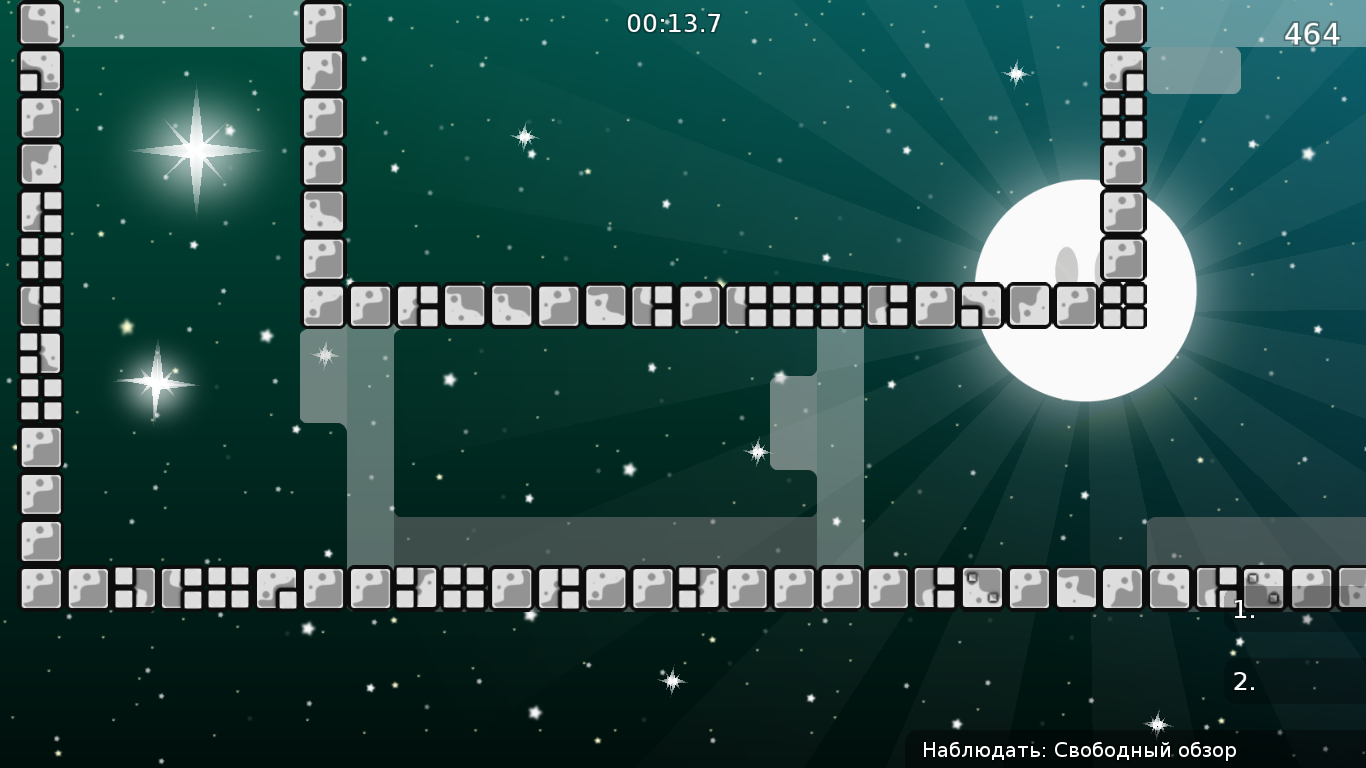
Task: Click the score counter displaying 464
Action: [1312, 35]
